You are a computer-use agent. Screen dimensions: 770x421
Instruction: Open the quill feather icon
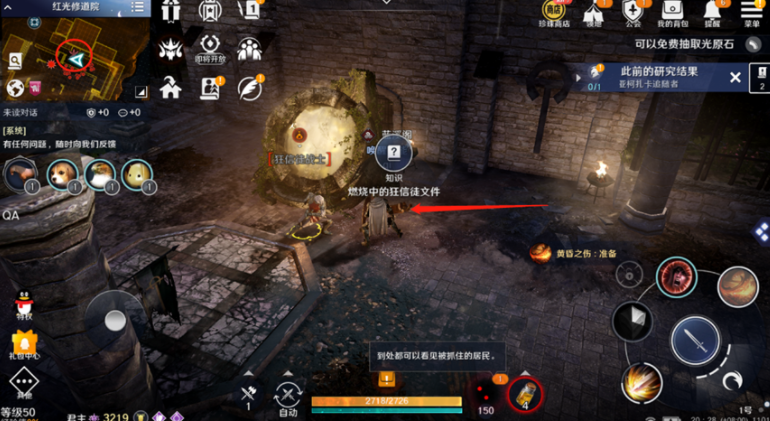coord(249,87)
